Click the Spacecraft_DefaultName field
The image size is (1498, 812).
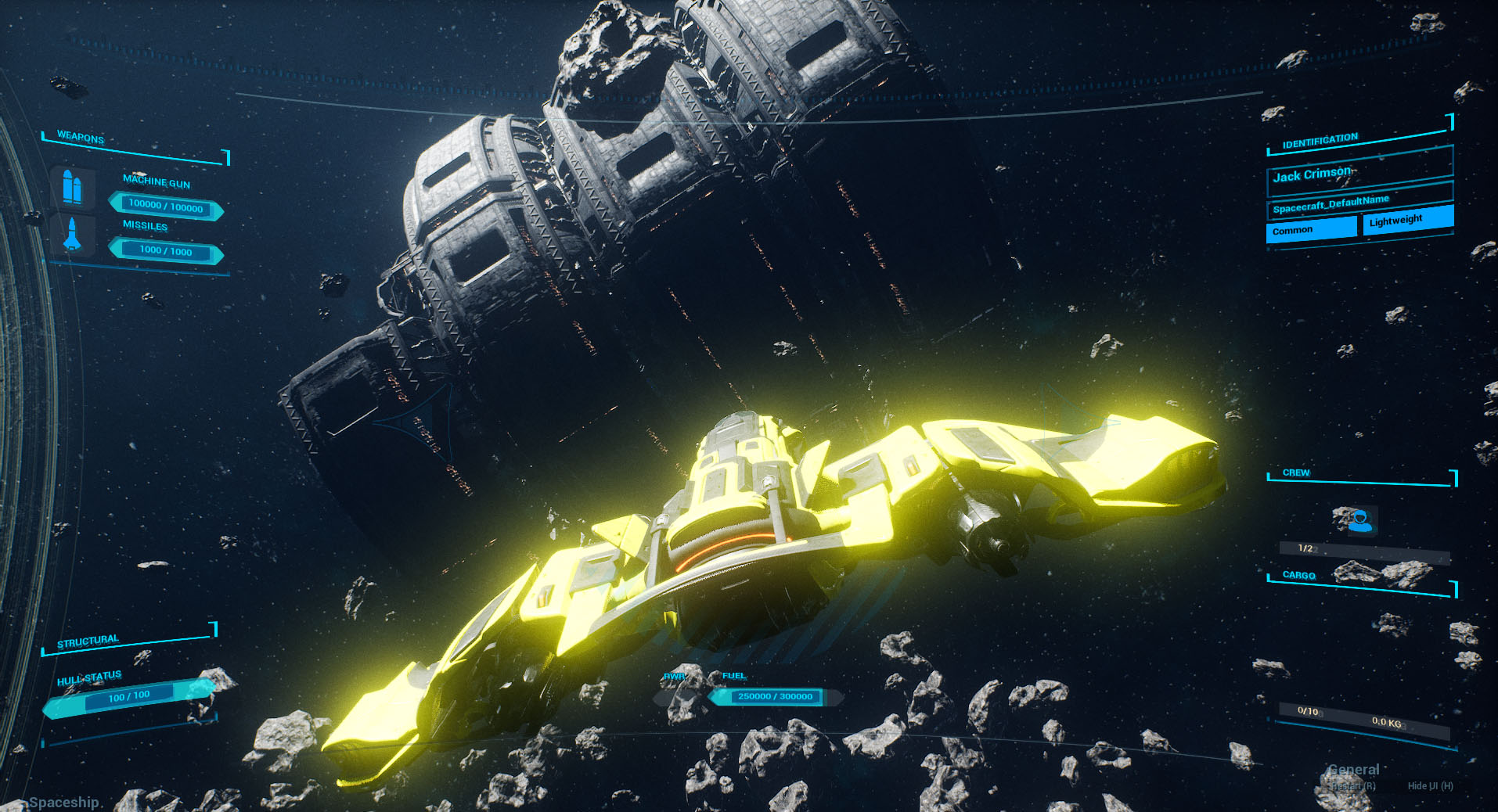[x=1359, y=203]
